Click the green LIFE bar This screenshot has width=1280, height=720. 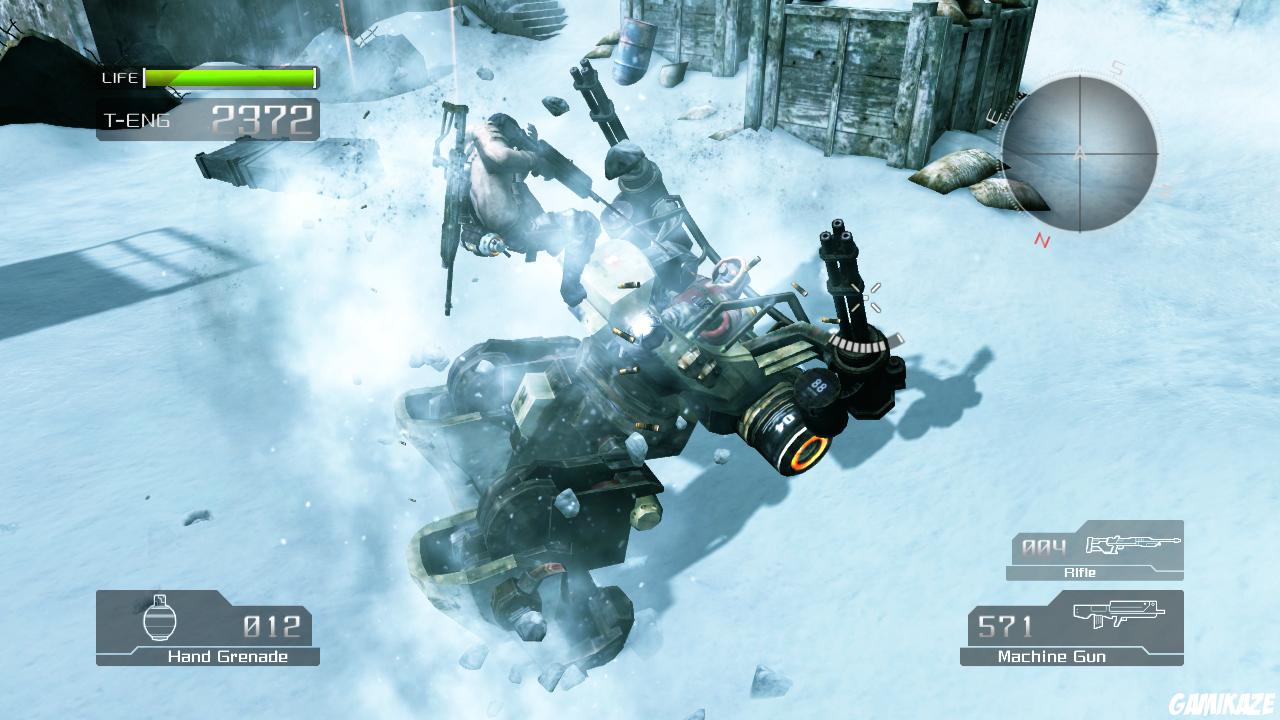pyautogui.click(x=230, y=76)
